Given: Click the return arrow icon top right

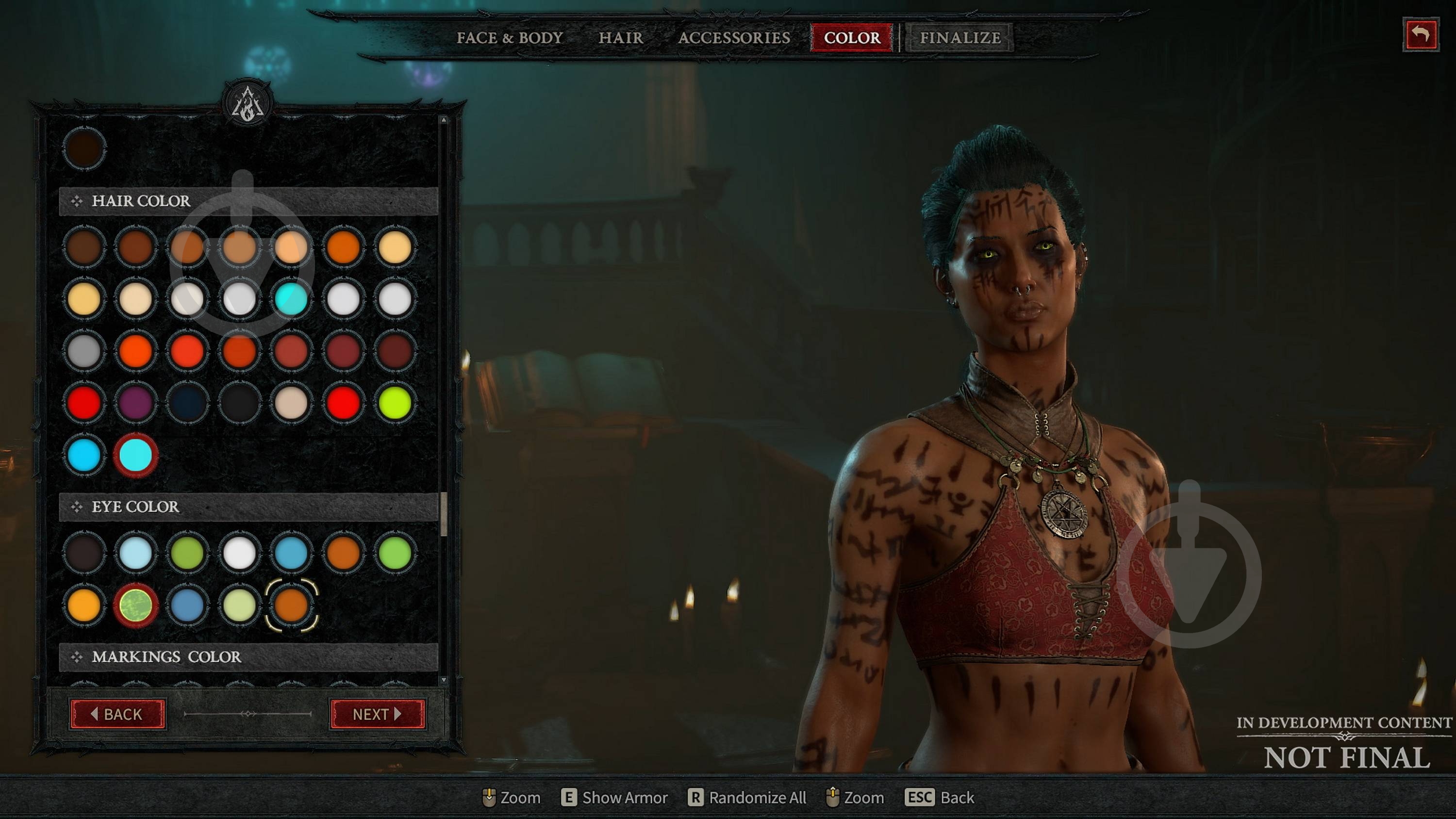Looking at the screenshot, I should (1421, 34).
